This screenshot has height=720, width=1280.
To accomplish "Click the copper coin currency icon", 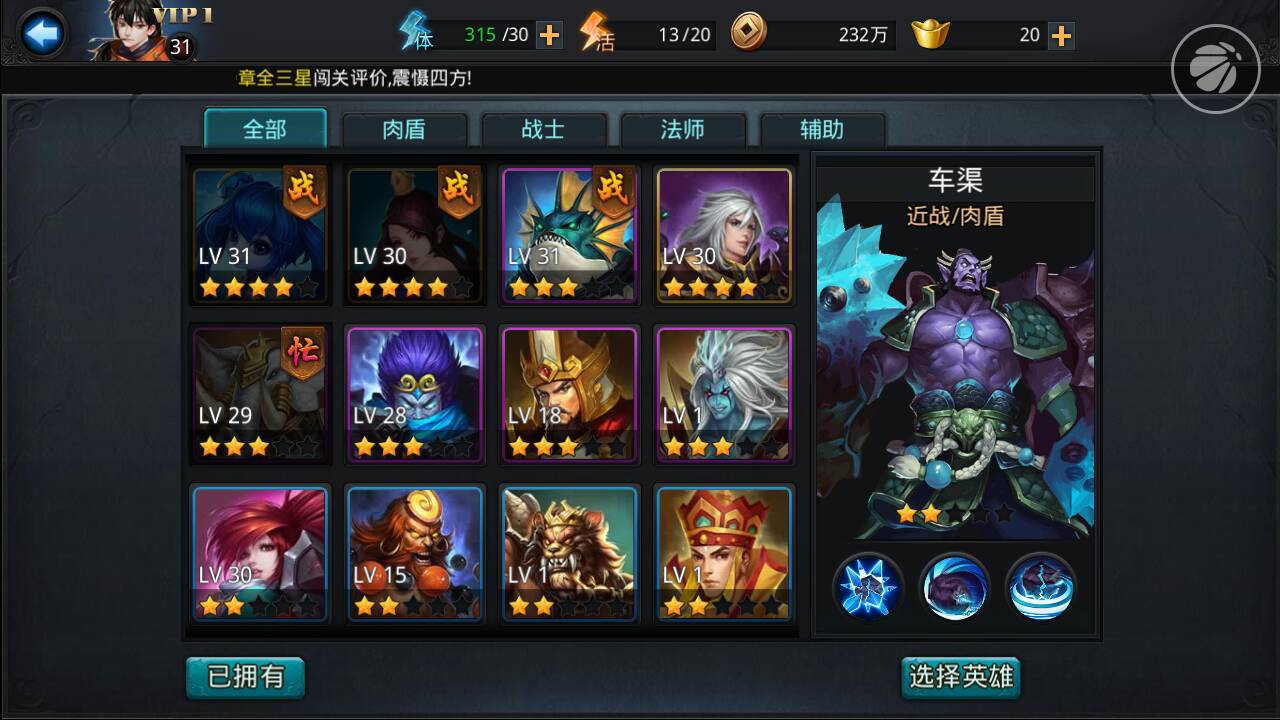I will click(748, 33).
